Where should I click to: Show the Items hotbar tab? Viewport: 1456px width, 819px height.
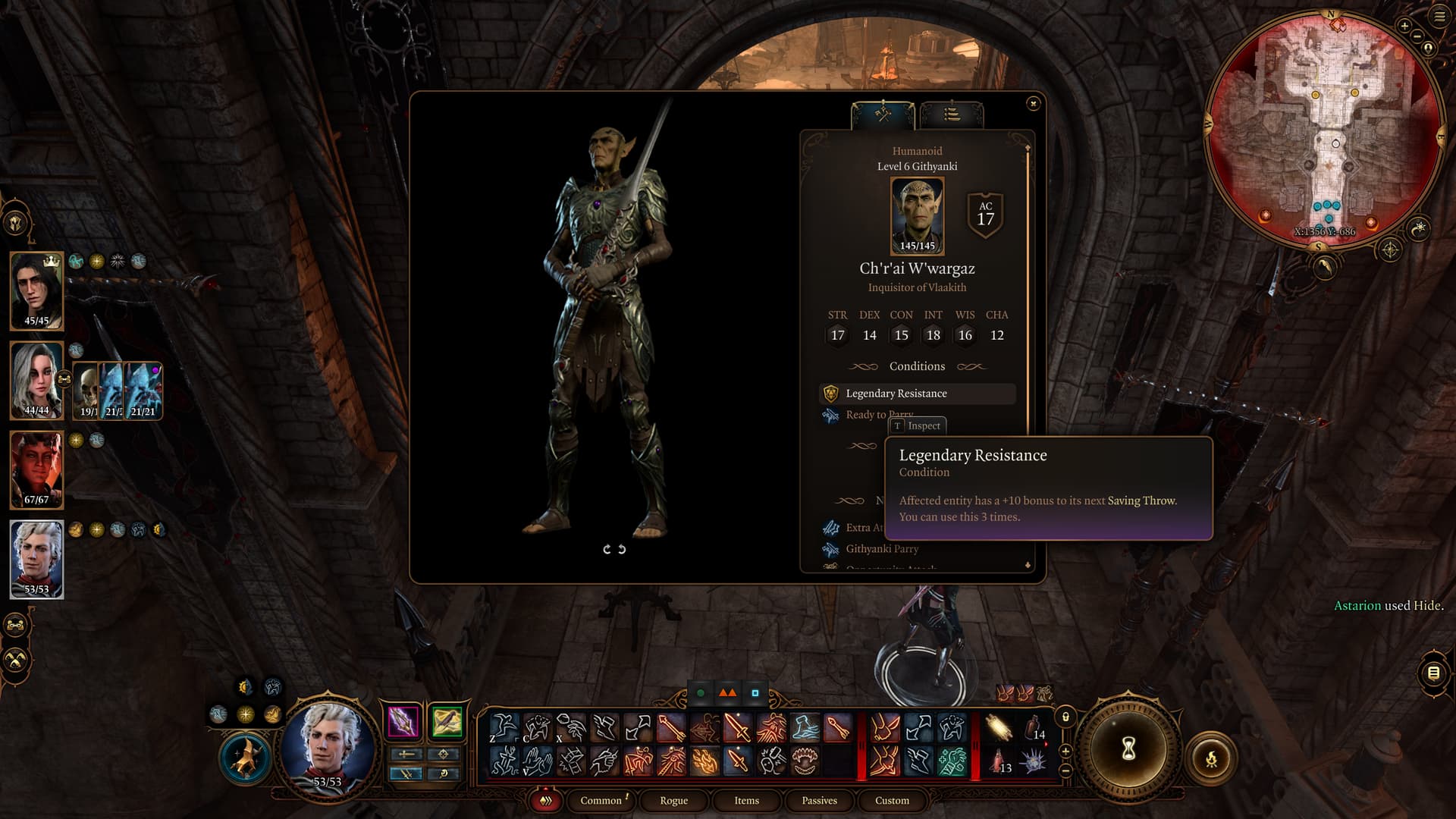tap(746, 801)
